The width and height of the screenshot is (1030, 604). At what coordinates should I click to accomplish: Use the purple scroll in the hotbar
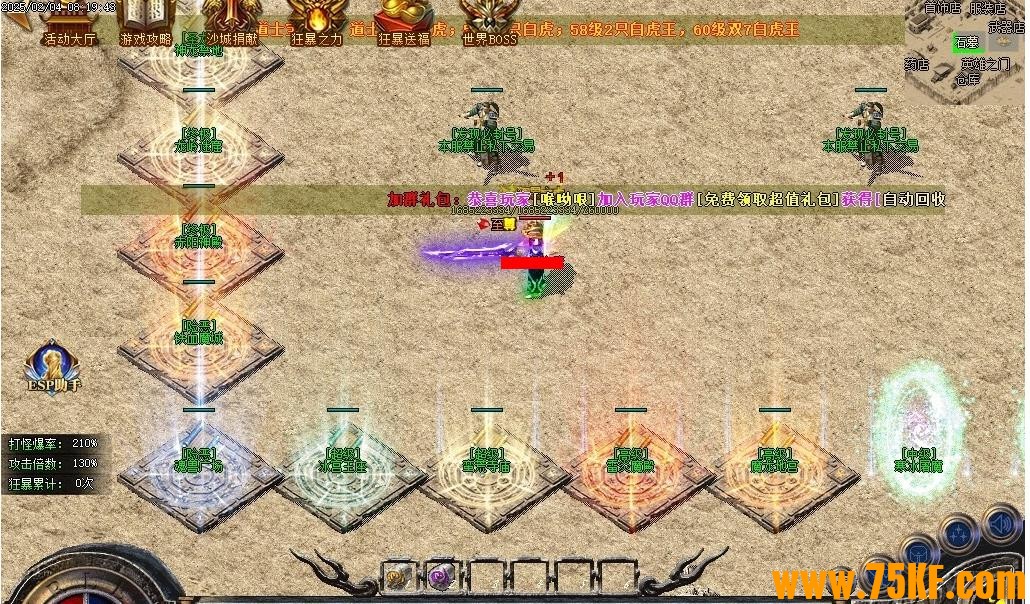pos(439,576)
